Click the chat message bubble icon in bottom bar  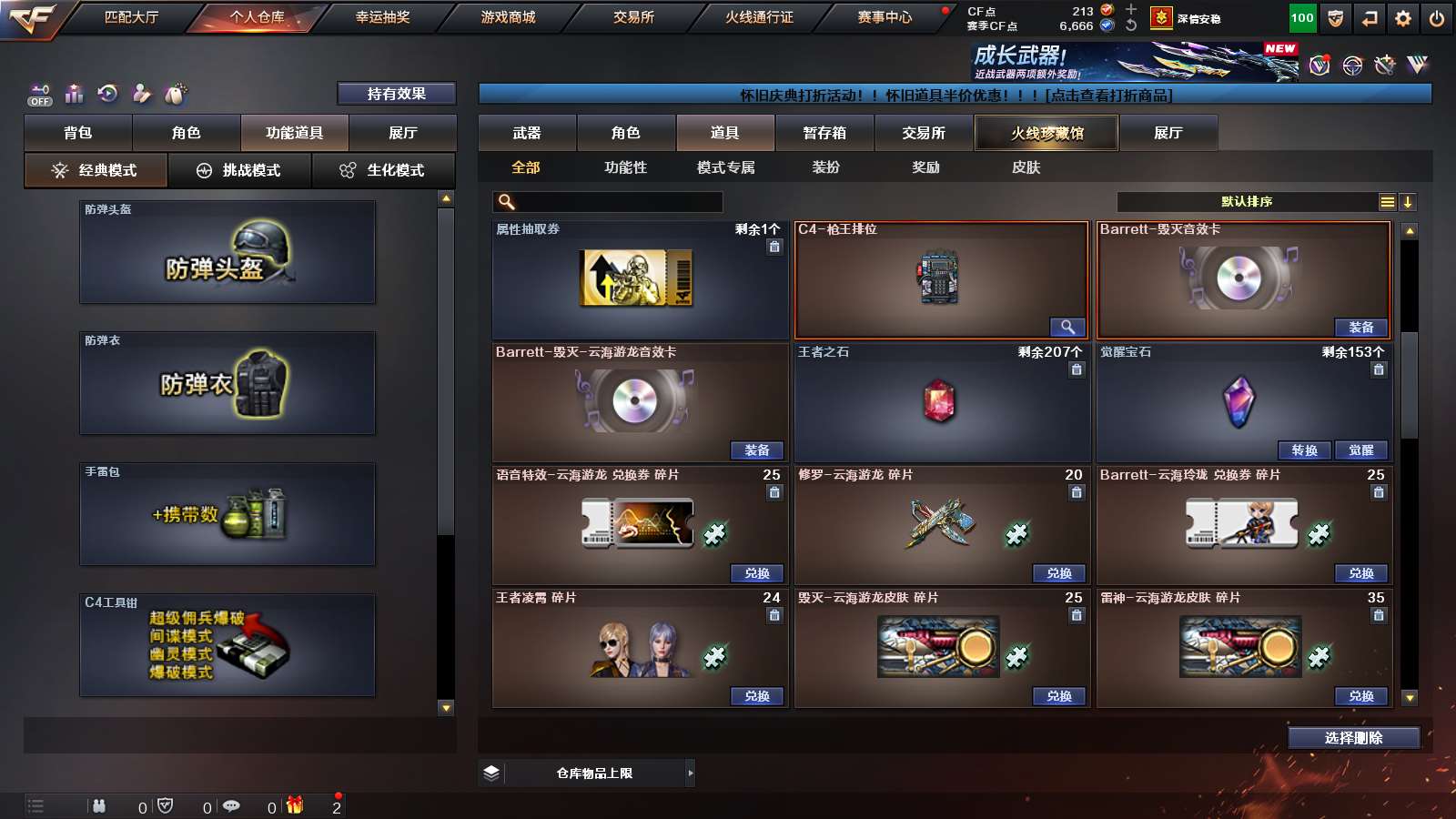point(232,806)
